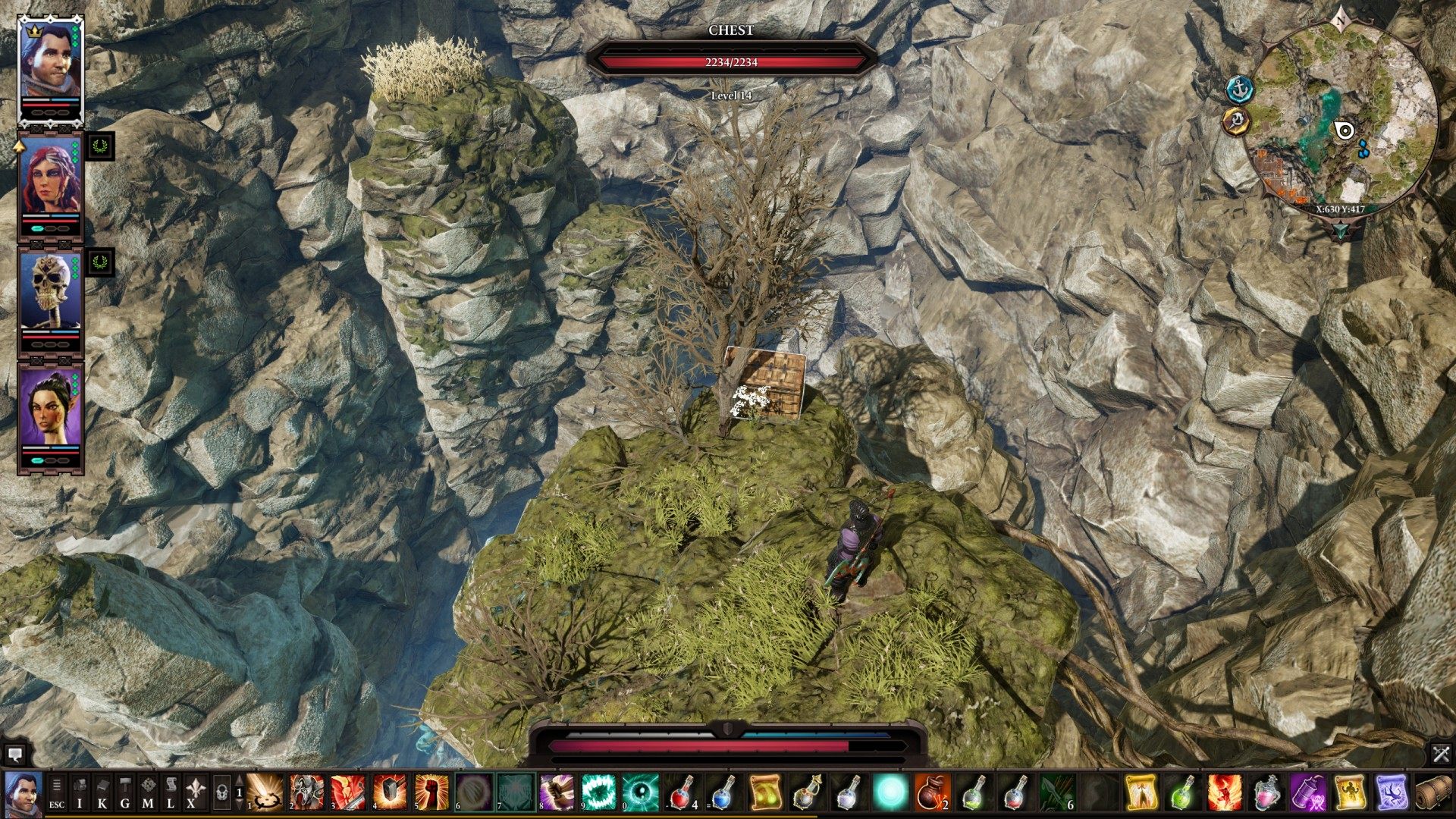
Task: Open inventory via the I button
Action: point(80,793)
